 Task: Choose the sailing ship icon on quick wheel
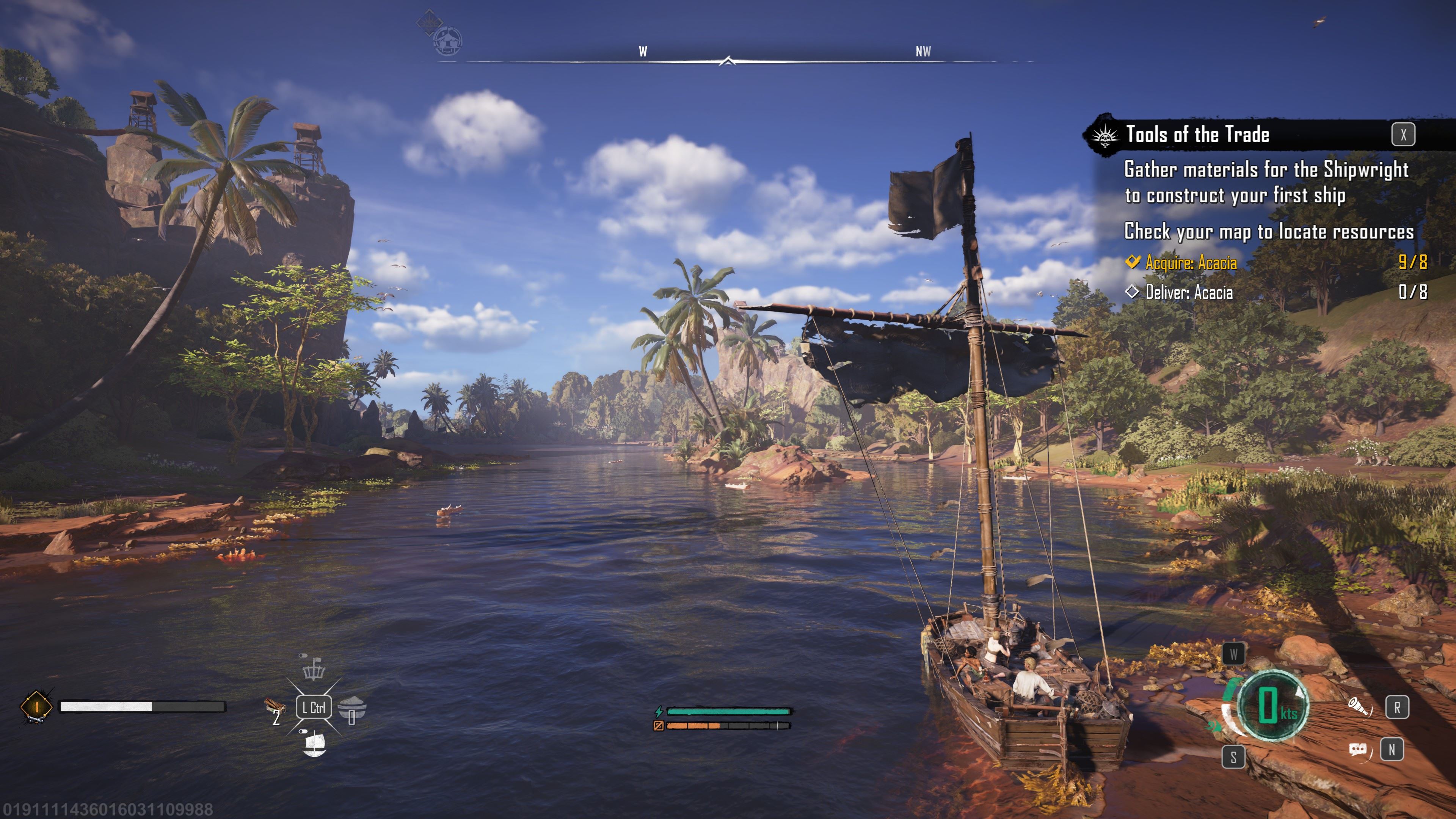(x=314, y=743)
